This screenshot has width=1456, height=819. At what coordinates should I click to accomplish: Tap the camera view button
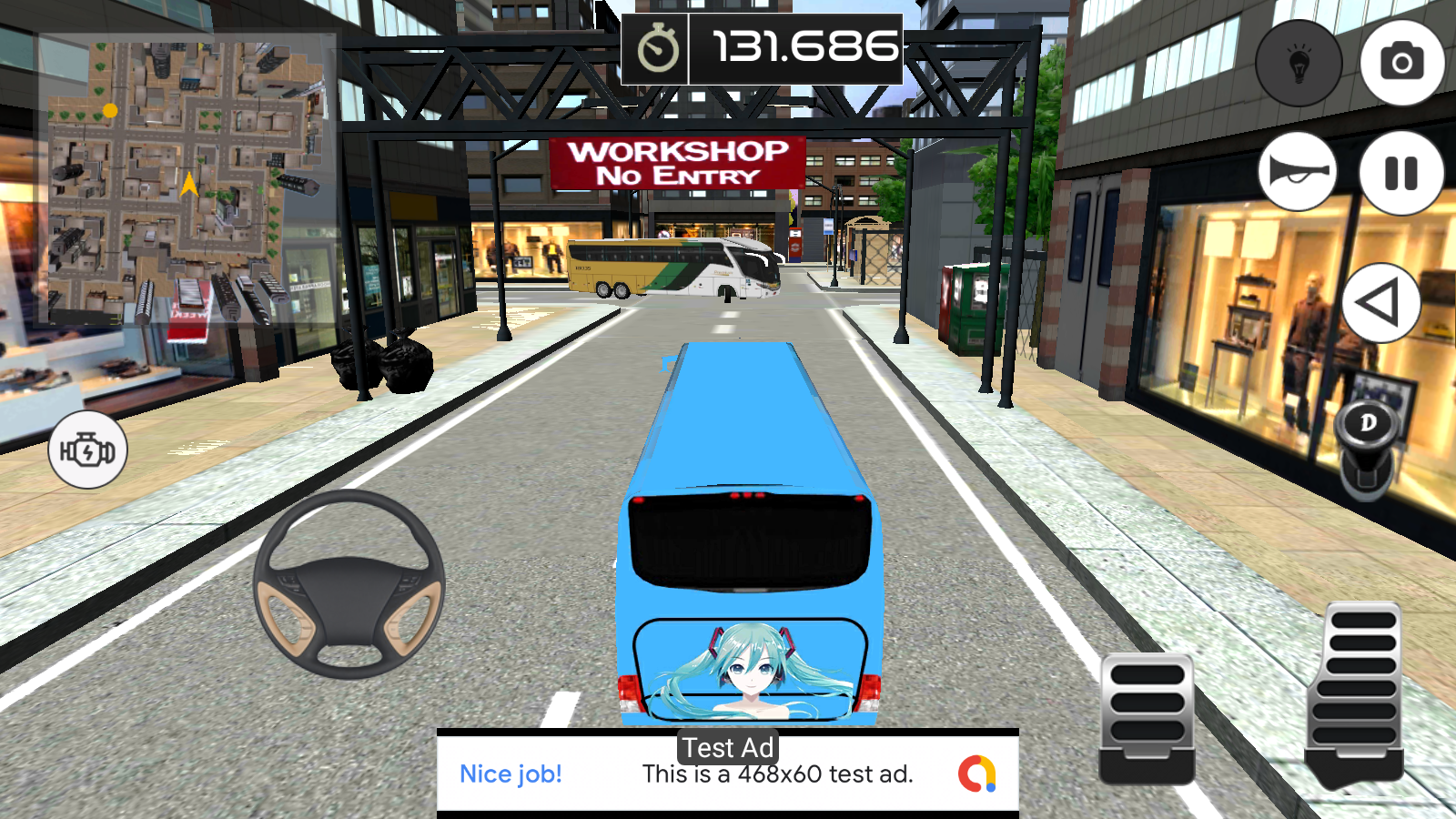tap(1401, 62)
